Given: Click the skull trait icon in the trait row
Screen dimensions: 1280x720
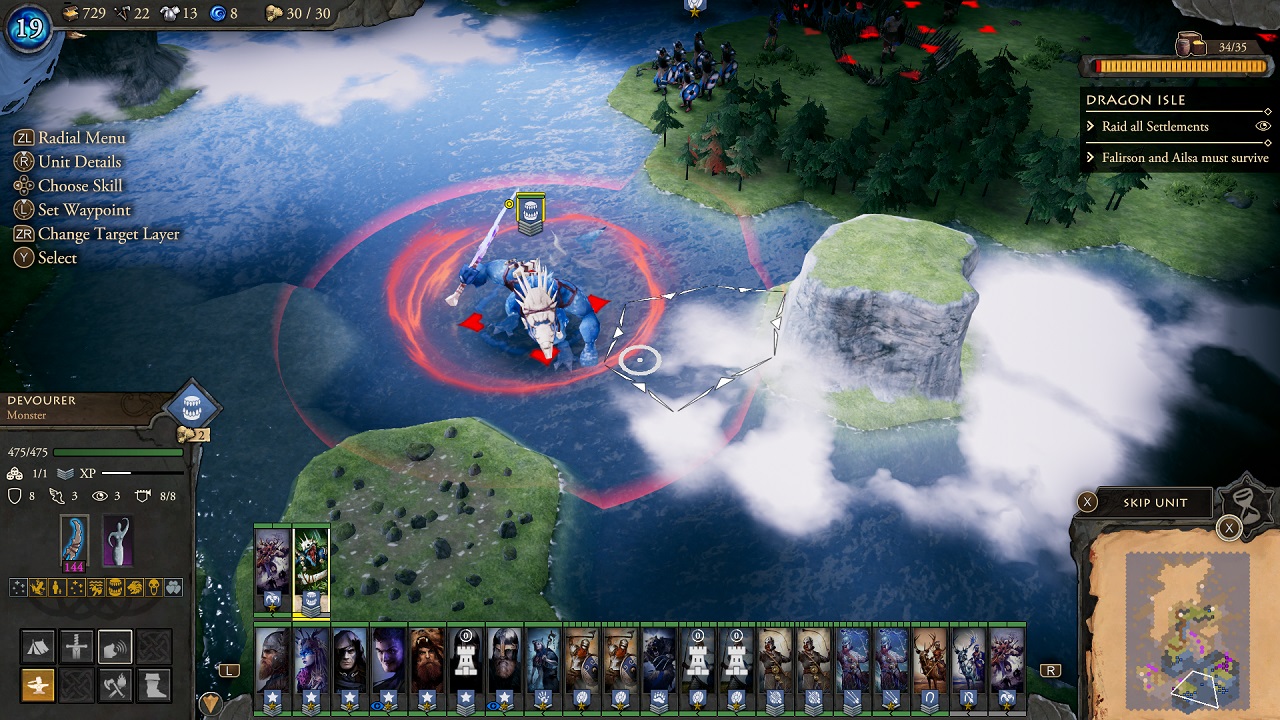Looking at the screenshot, I should coord(153,588).
